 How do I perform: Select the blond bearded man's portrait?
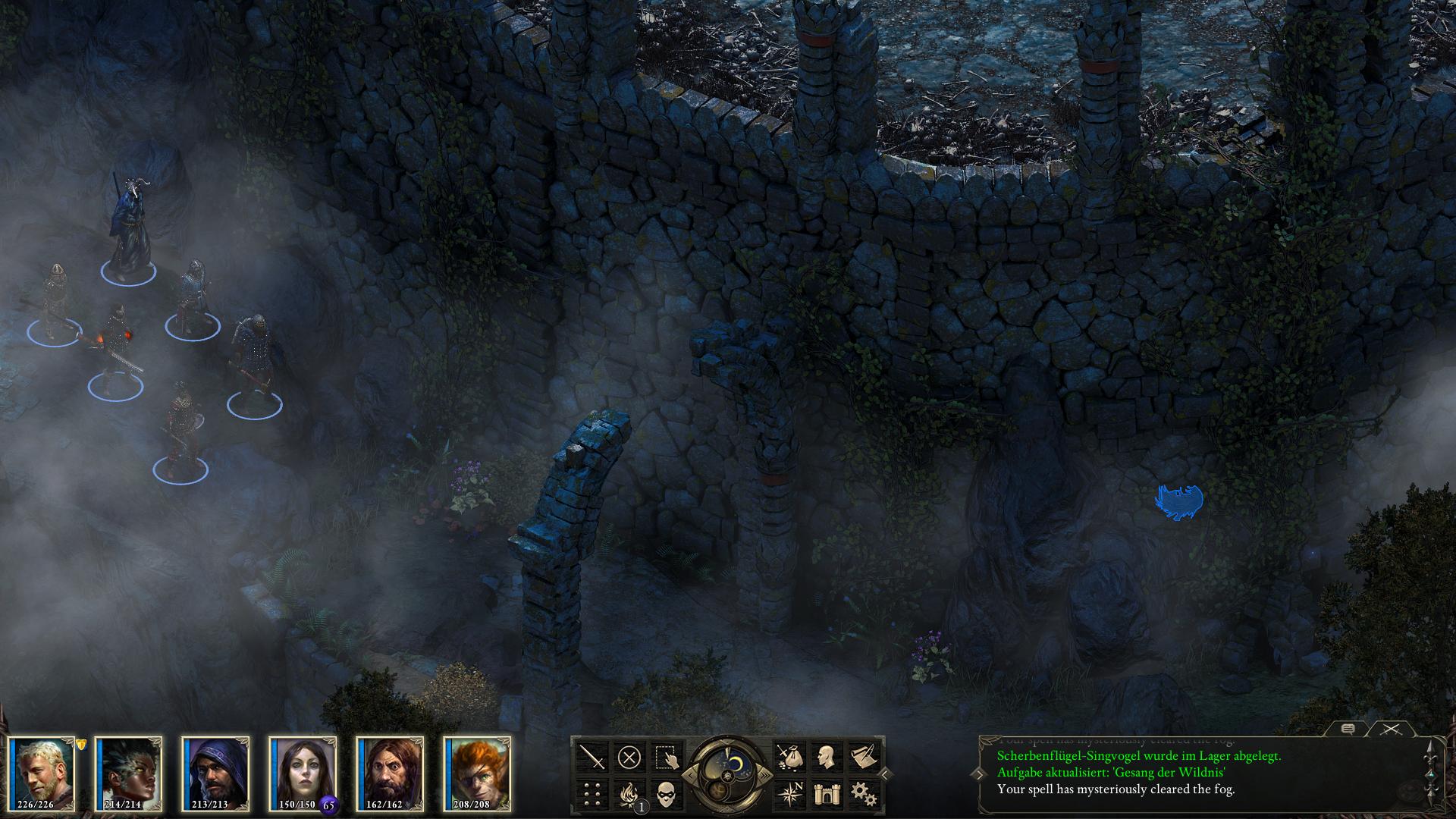click(x=42, y=772)
